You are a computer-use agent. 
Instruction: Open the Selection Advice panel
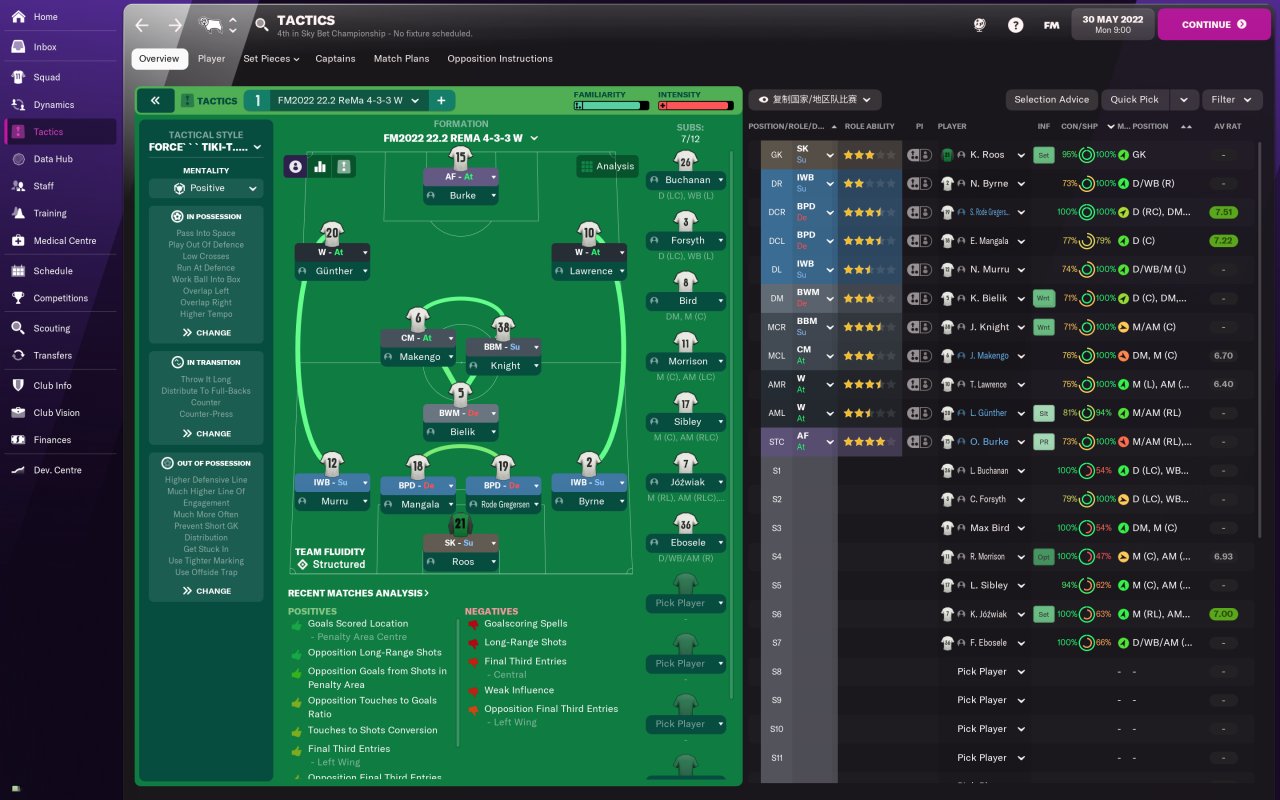[1051, 100]
